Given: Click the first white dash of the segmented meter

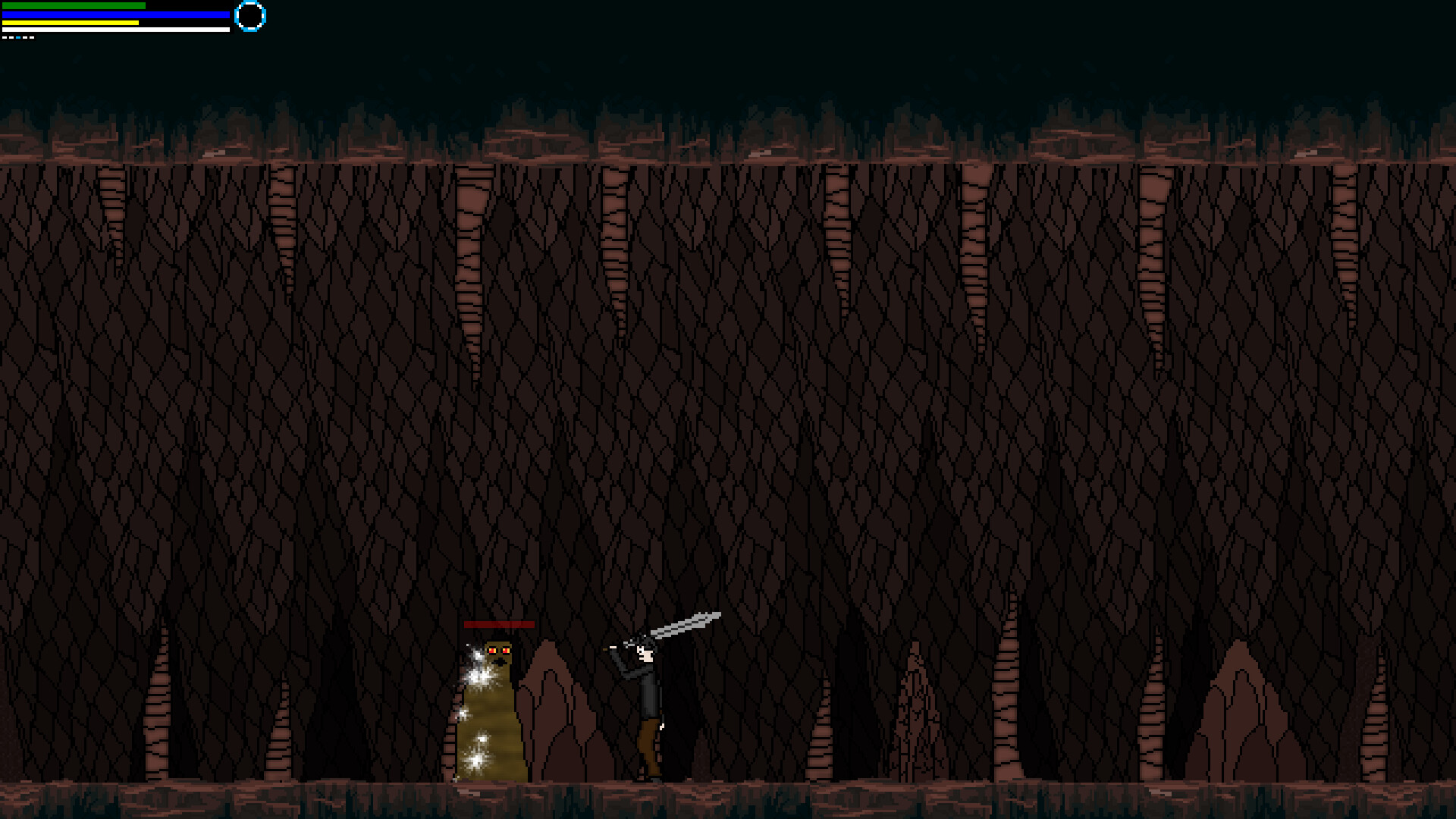Looking at the screenshot, I should tap(6, 37).
